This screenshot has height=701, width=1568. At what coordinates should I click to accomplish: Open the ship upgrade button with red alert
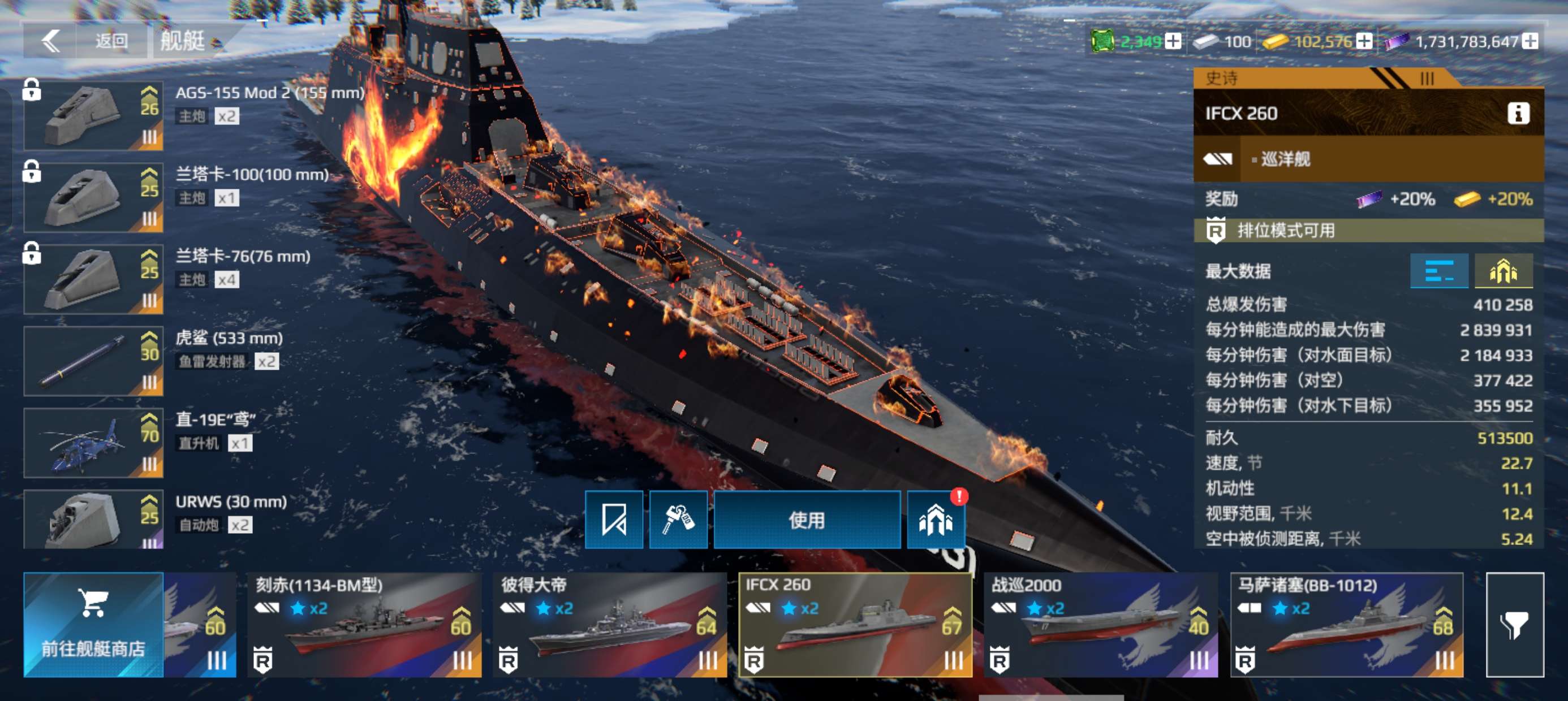pyautogui.click(x=936, y=520)
